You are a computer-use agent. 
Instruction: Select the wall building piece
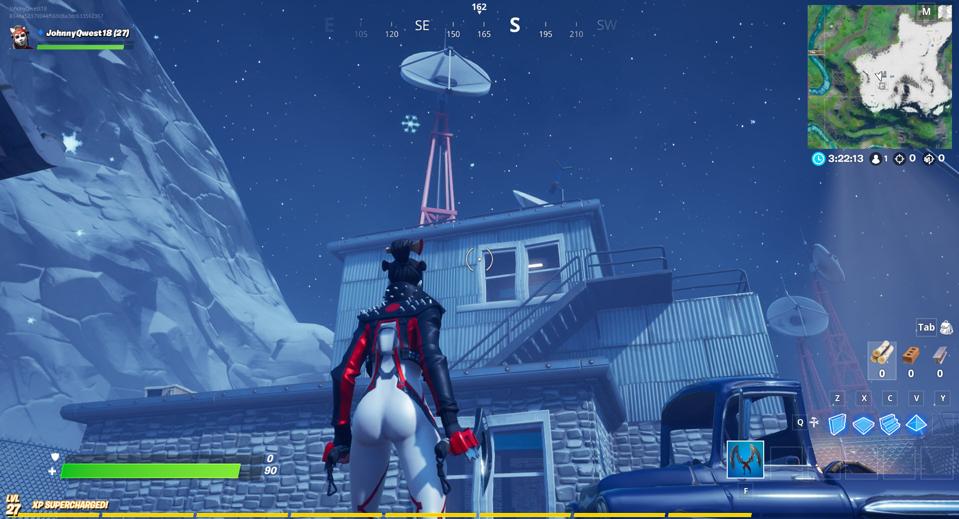point(837,424)
